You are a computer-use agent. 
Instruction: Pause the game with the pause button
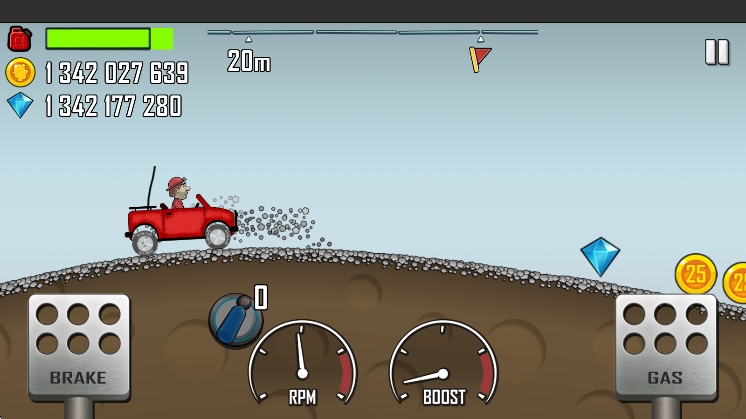(x=716, y=52)
